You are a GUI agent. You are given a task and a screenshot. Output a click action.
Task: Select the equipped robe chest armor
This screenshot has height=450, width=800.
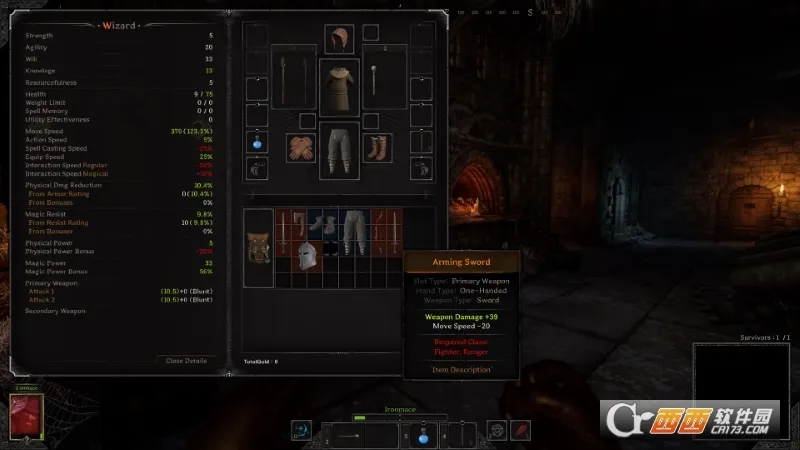(339, 86)
